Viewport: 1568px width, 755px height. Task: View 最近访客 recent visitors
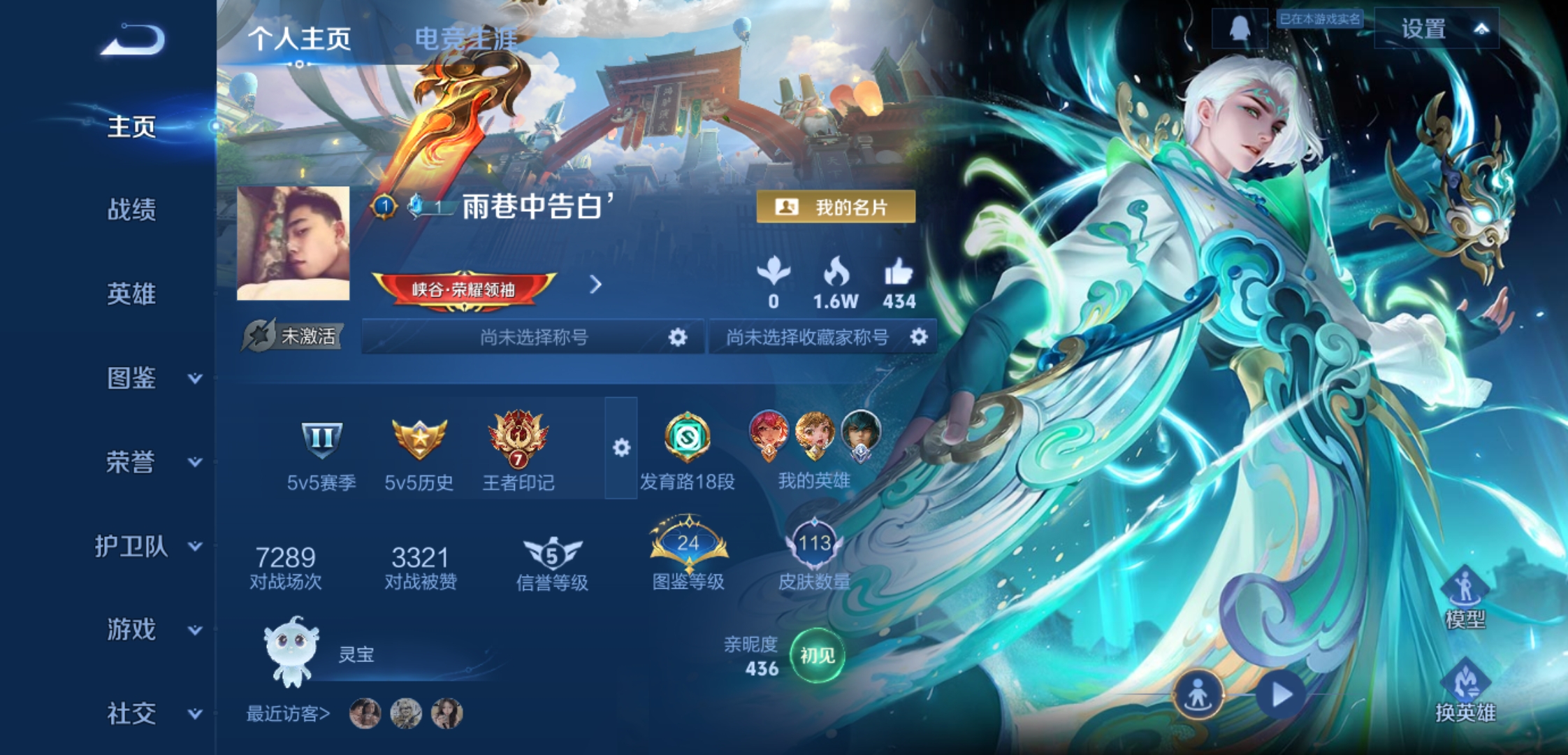[x=288, y=714]
